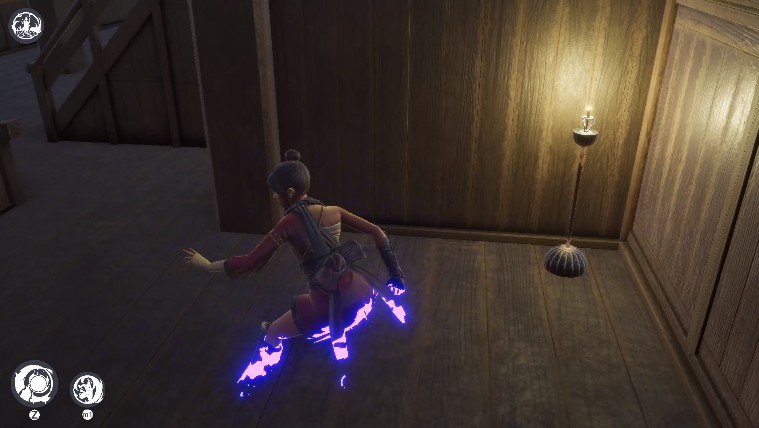Click the round character emblem icon

26,25
